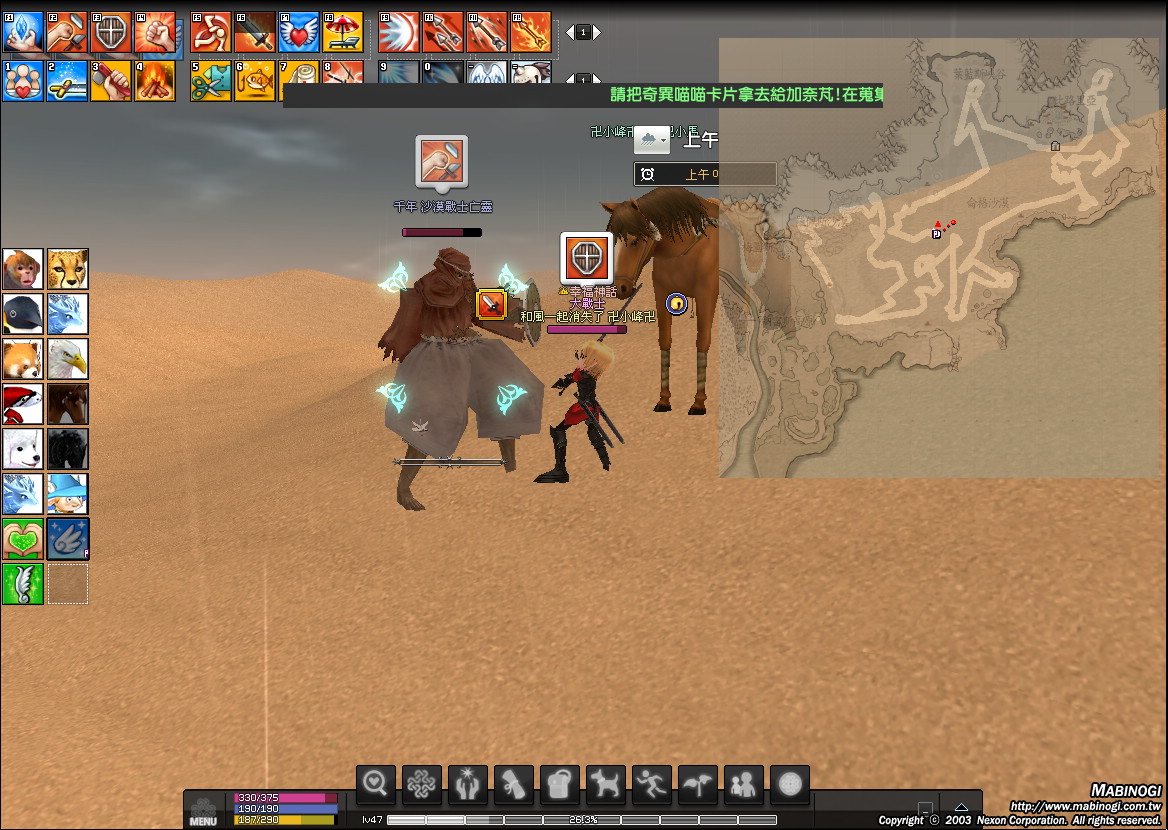Activate the beach umbrella rest skill
The height and width of the screenshot is (830, 1168).
click(343, 32)
